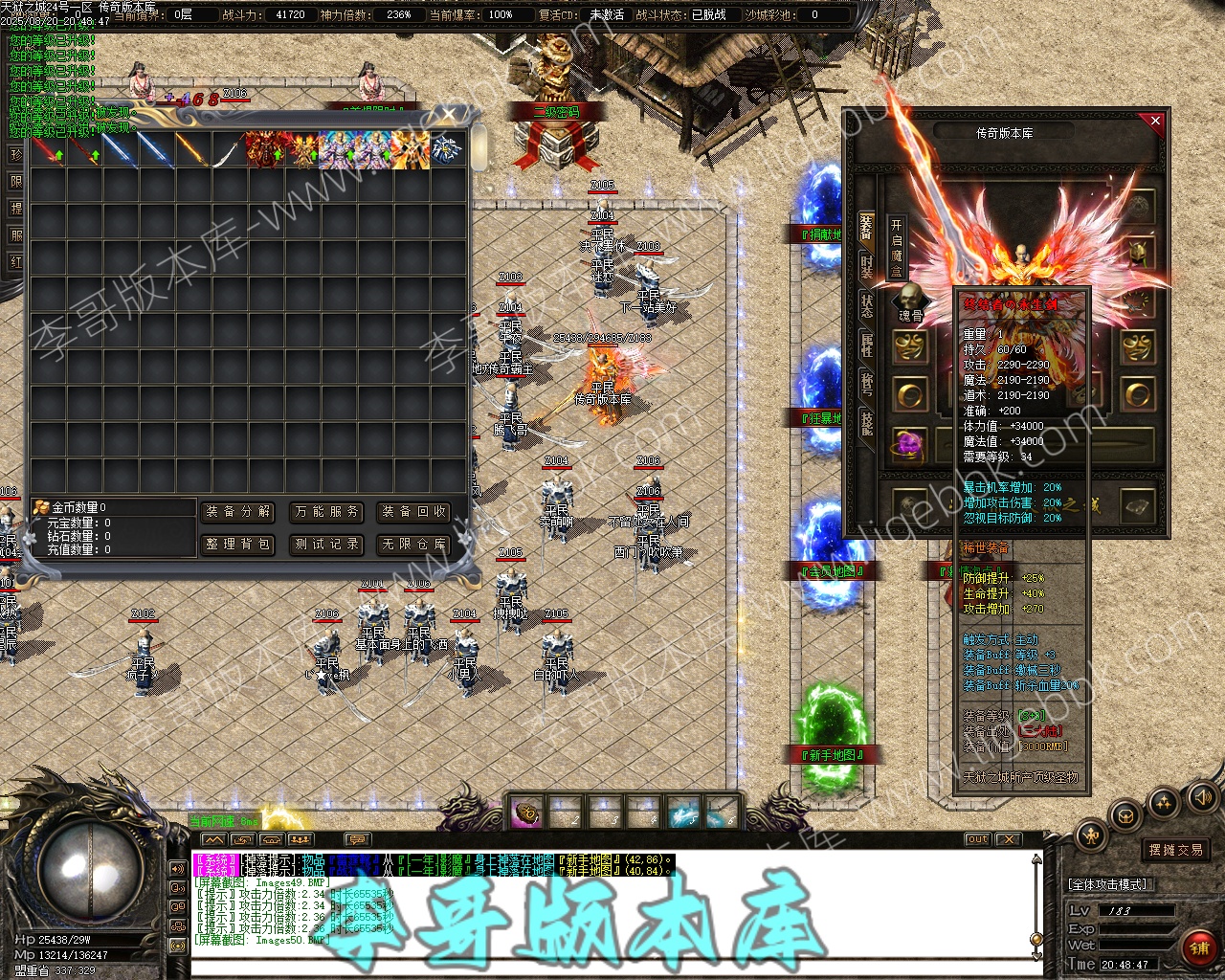
Task: Click the red 铺 shop button
Action: pyautogui.click(x=1198, y=948)
